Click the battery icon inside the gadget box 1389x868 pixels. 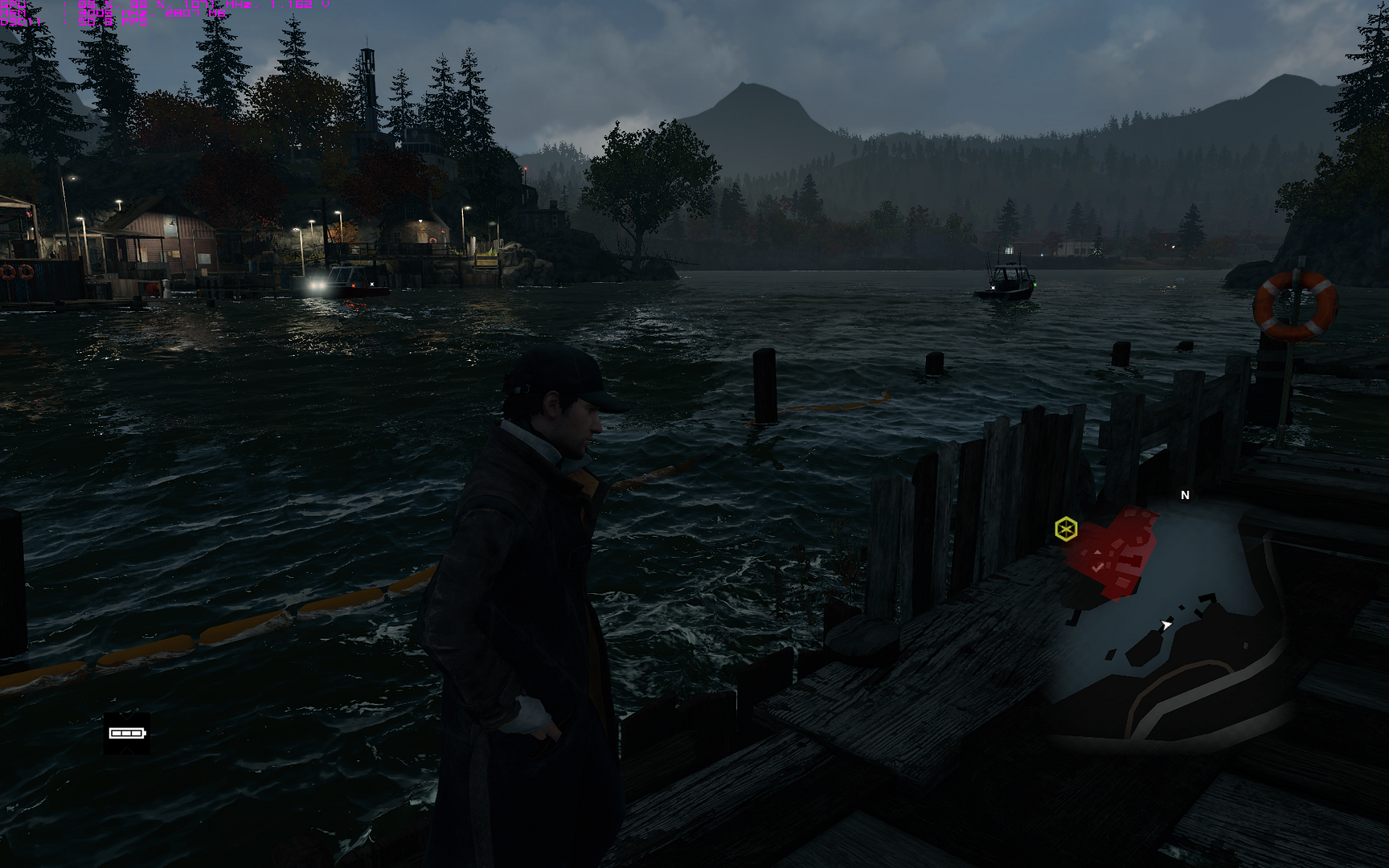tap(126, 733)
